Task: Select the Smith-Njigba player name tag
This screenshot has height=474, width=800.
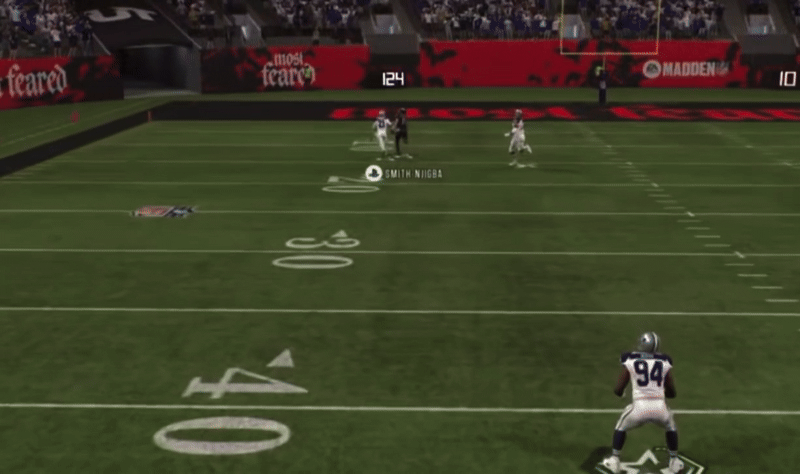Action: [405, 174]
